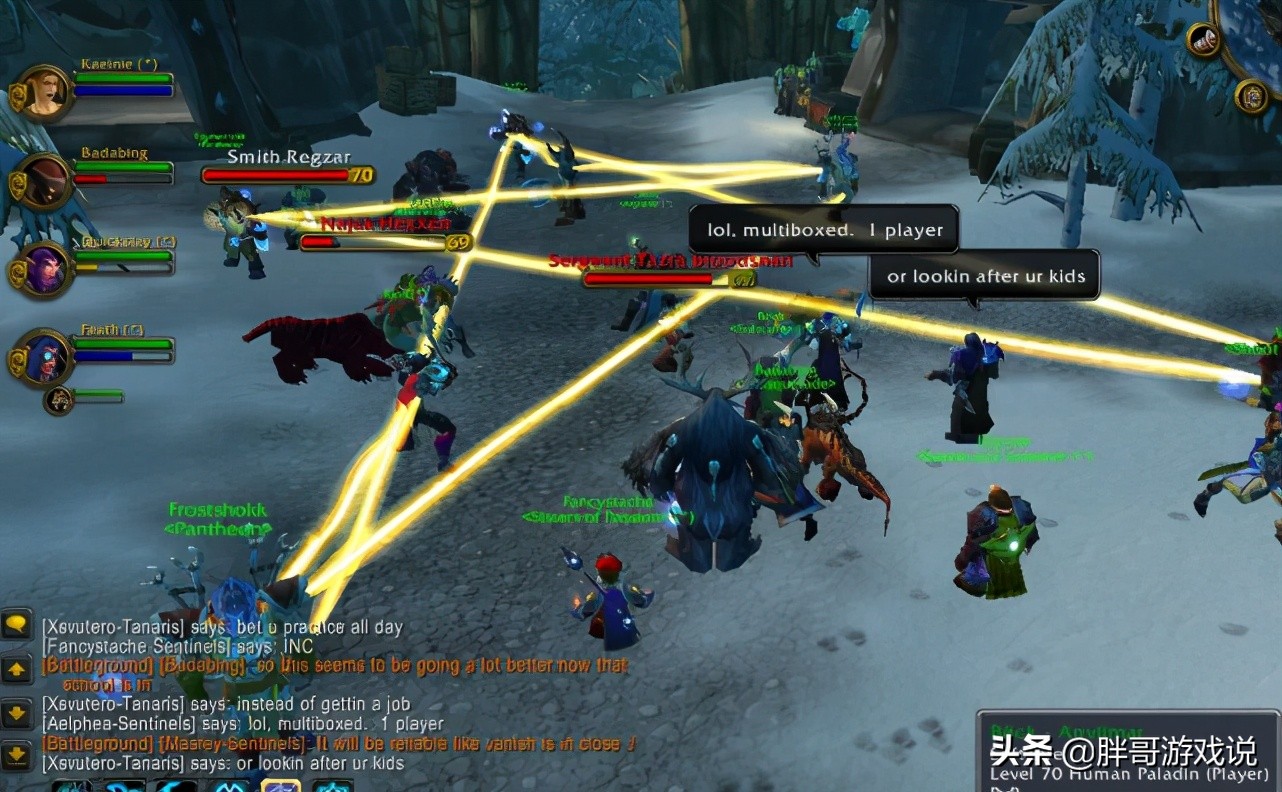Click the chat scroll-up arrow button
Viewport: 1282px width, 792px height.
[17, 670]
